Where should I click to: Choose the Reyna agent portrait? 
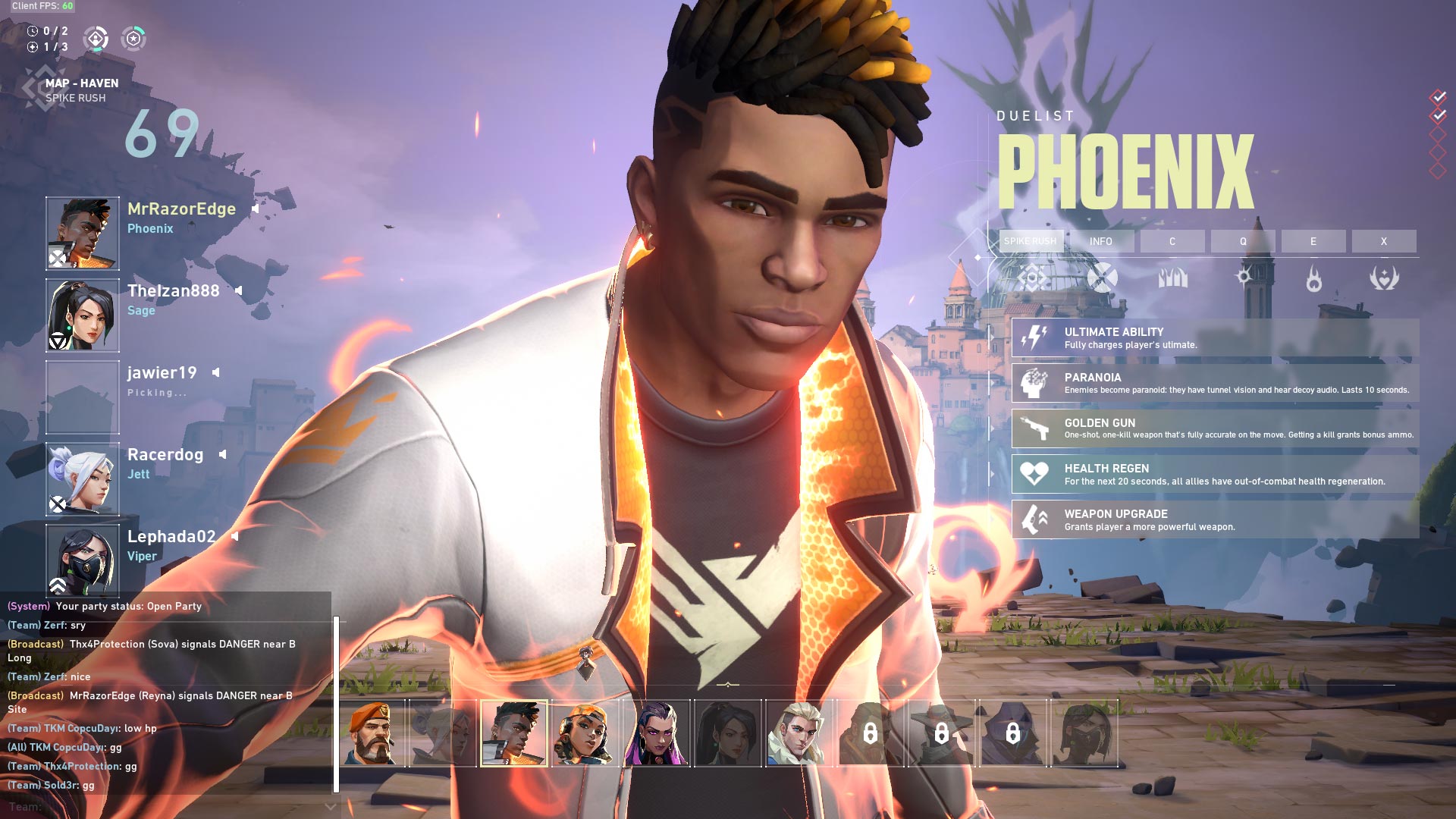[x=656, y=733]
